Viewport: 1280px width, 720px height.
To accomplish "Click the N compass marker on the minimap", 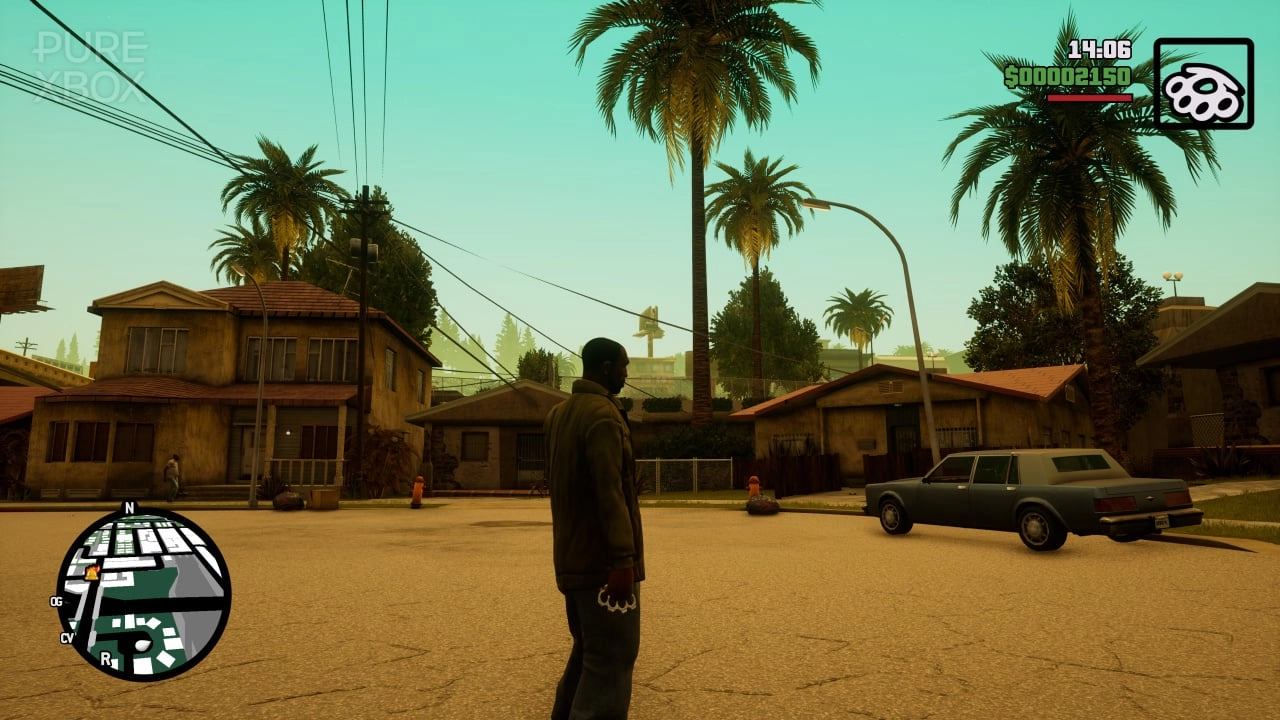I will pyautogui.click(x=129, y=507).
